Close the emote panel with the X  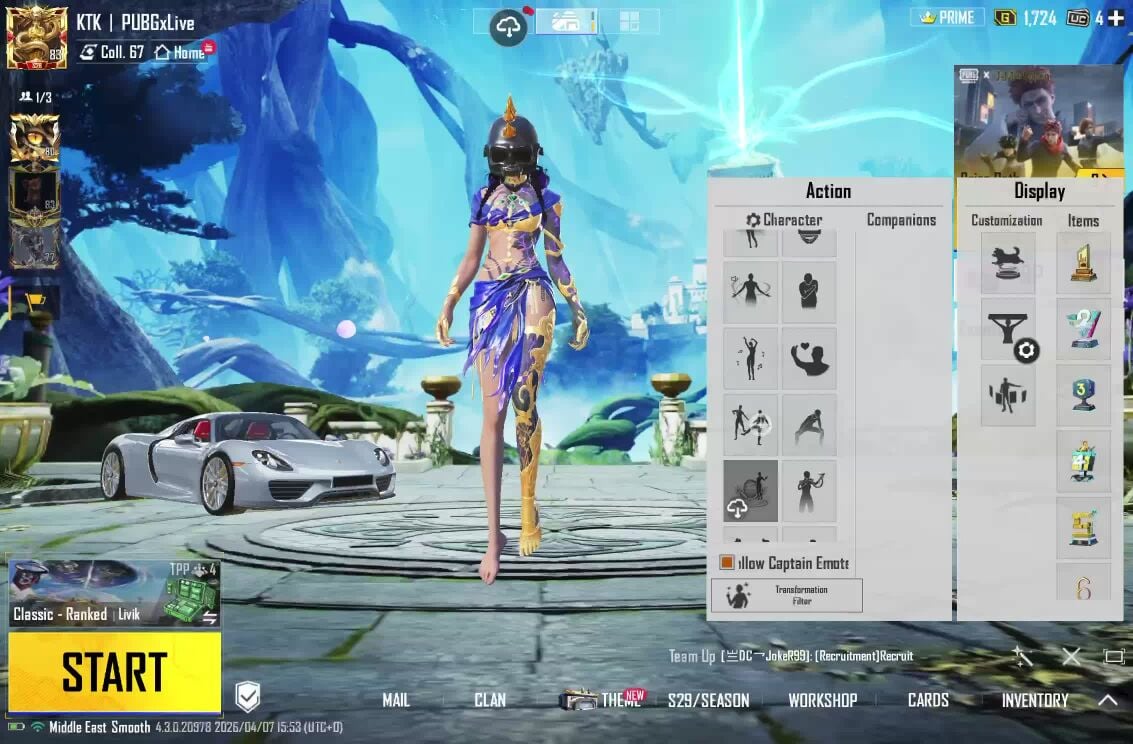pos(1071,657)
